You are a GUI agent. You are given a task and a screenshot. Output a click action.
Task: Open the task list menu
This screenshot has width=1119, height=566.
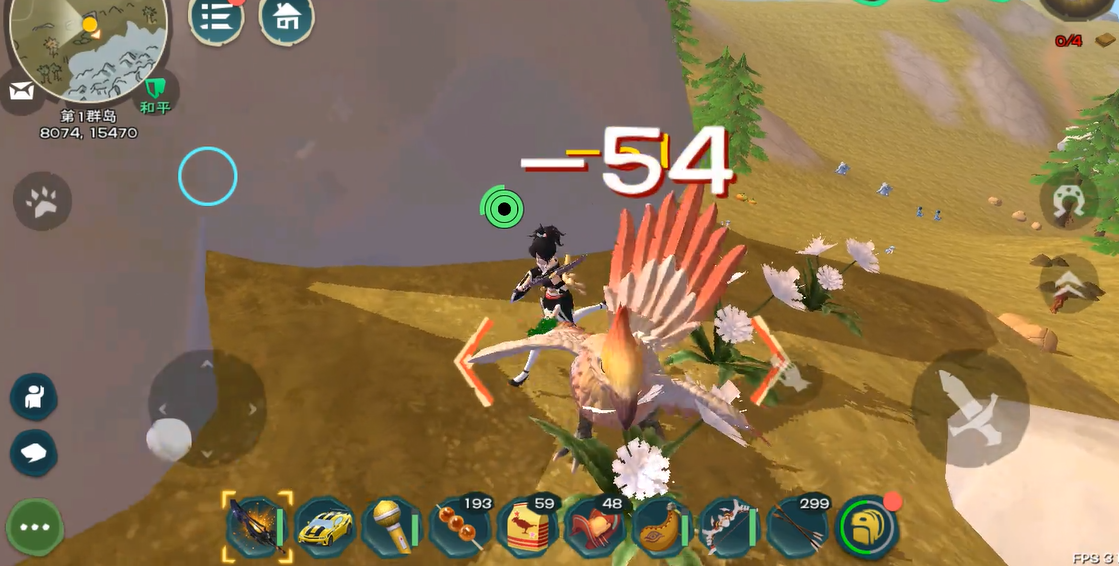[x=215, y=18]
